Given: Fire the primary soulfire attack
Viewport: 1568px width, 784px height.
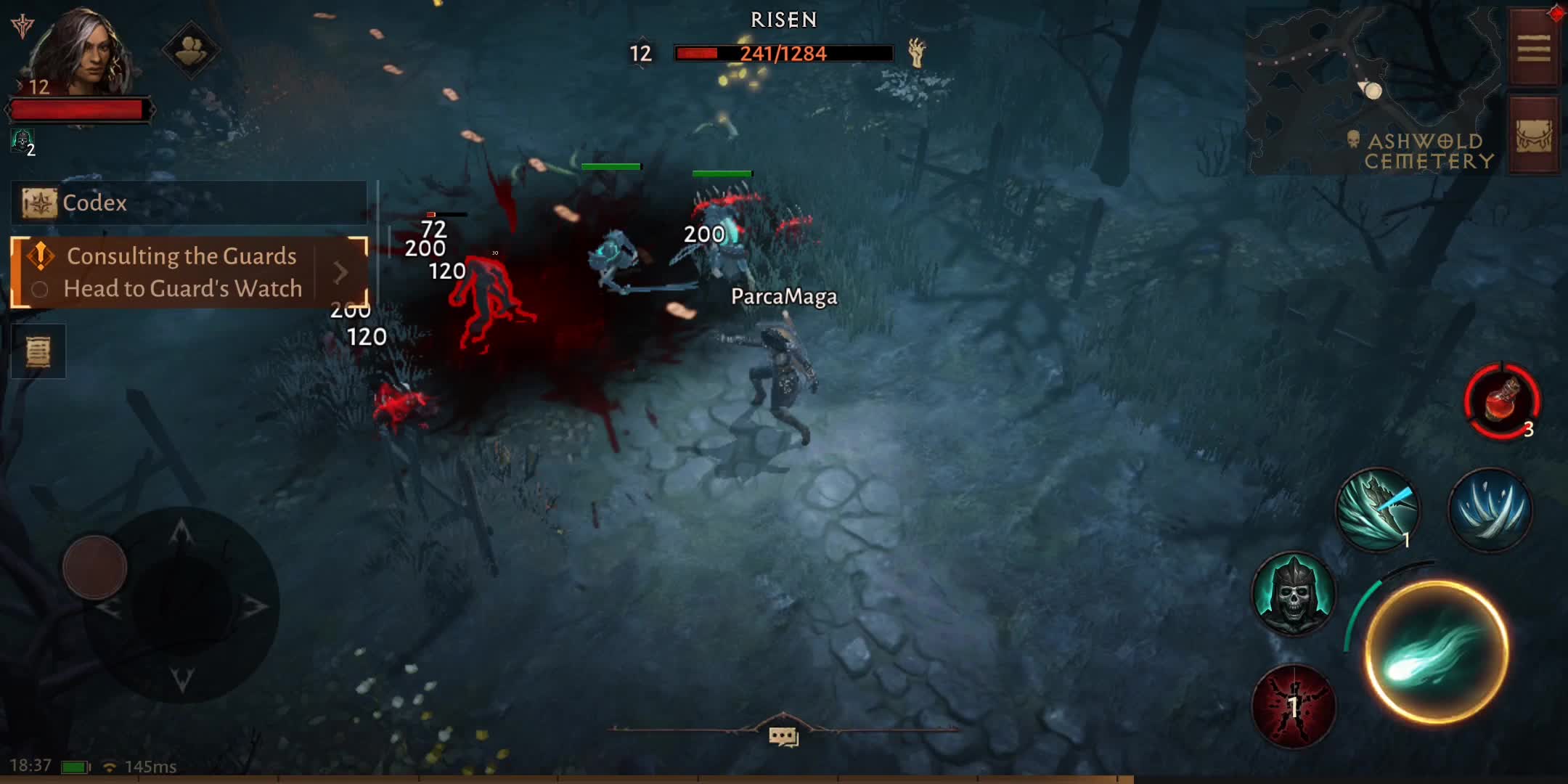Looking at the screenshot, I should click(1437, 651).
